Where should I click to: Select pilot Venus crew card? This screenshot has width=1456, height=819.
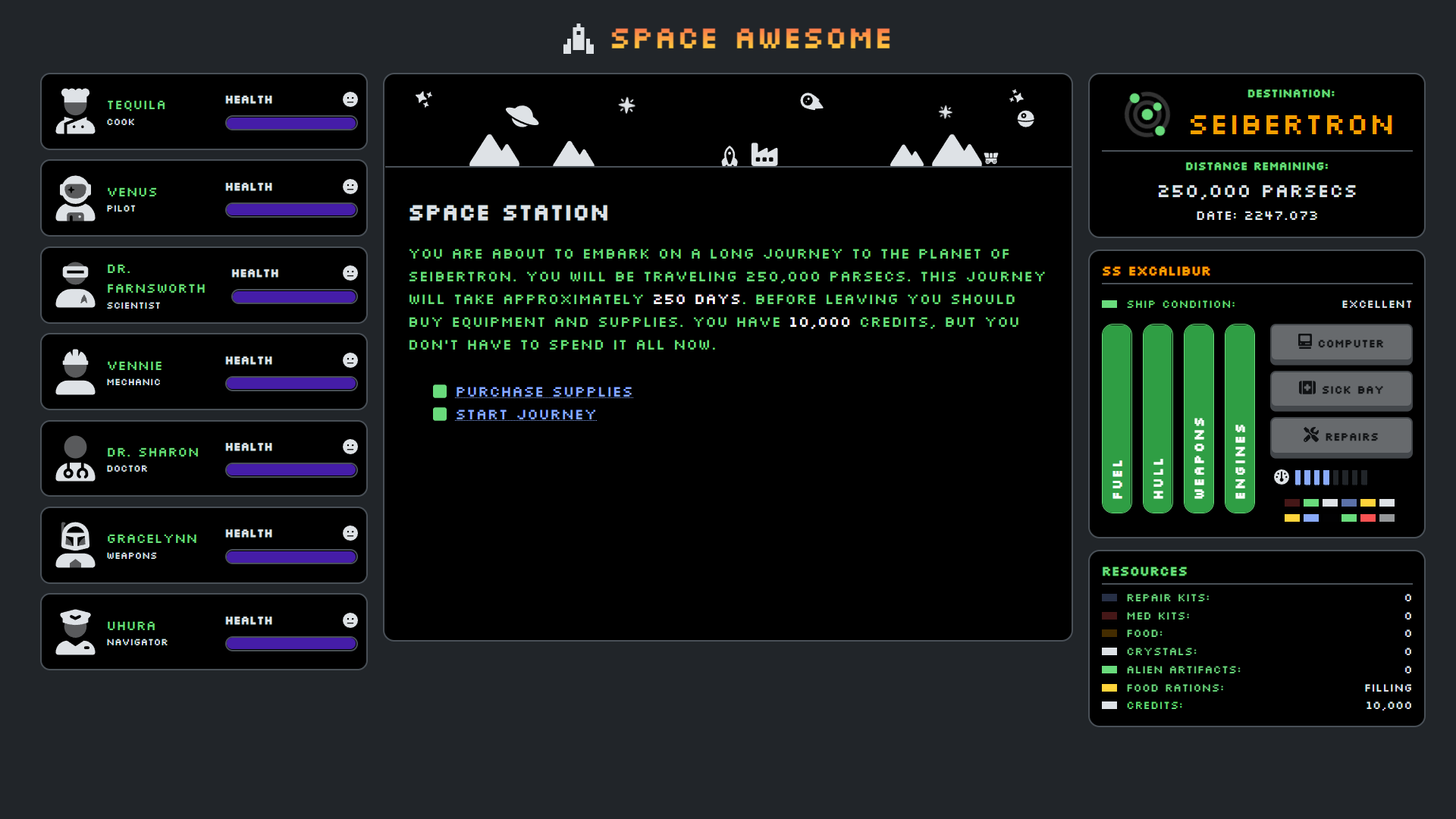(x=203, y=198)
